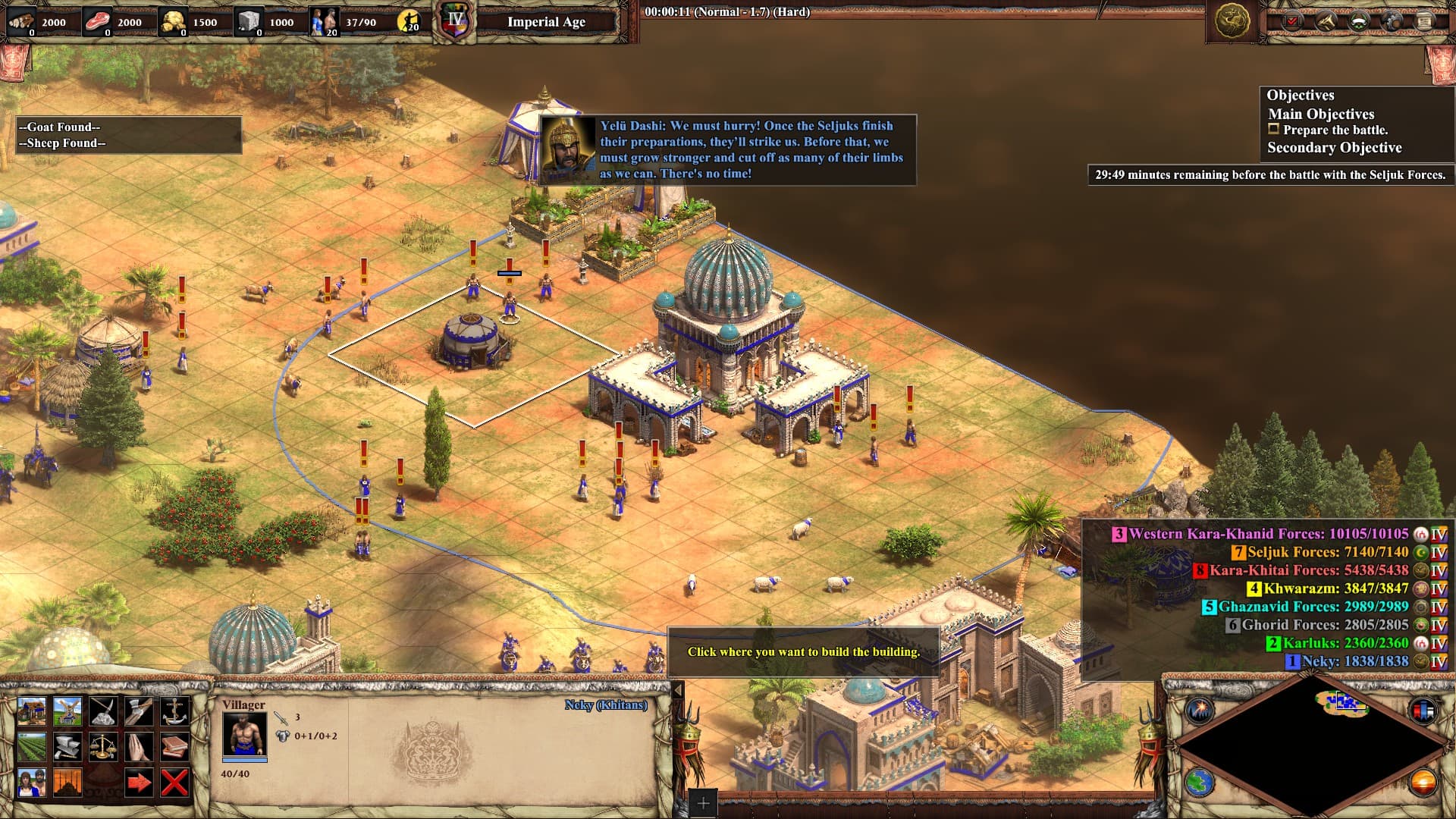The width and height of the screenshot is (1456, 819).
Task: Pick the Monastery praying hands icon
Action: 139,747
